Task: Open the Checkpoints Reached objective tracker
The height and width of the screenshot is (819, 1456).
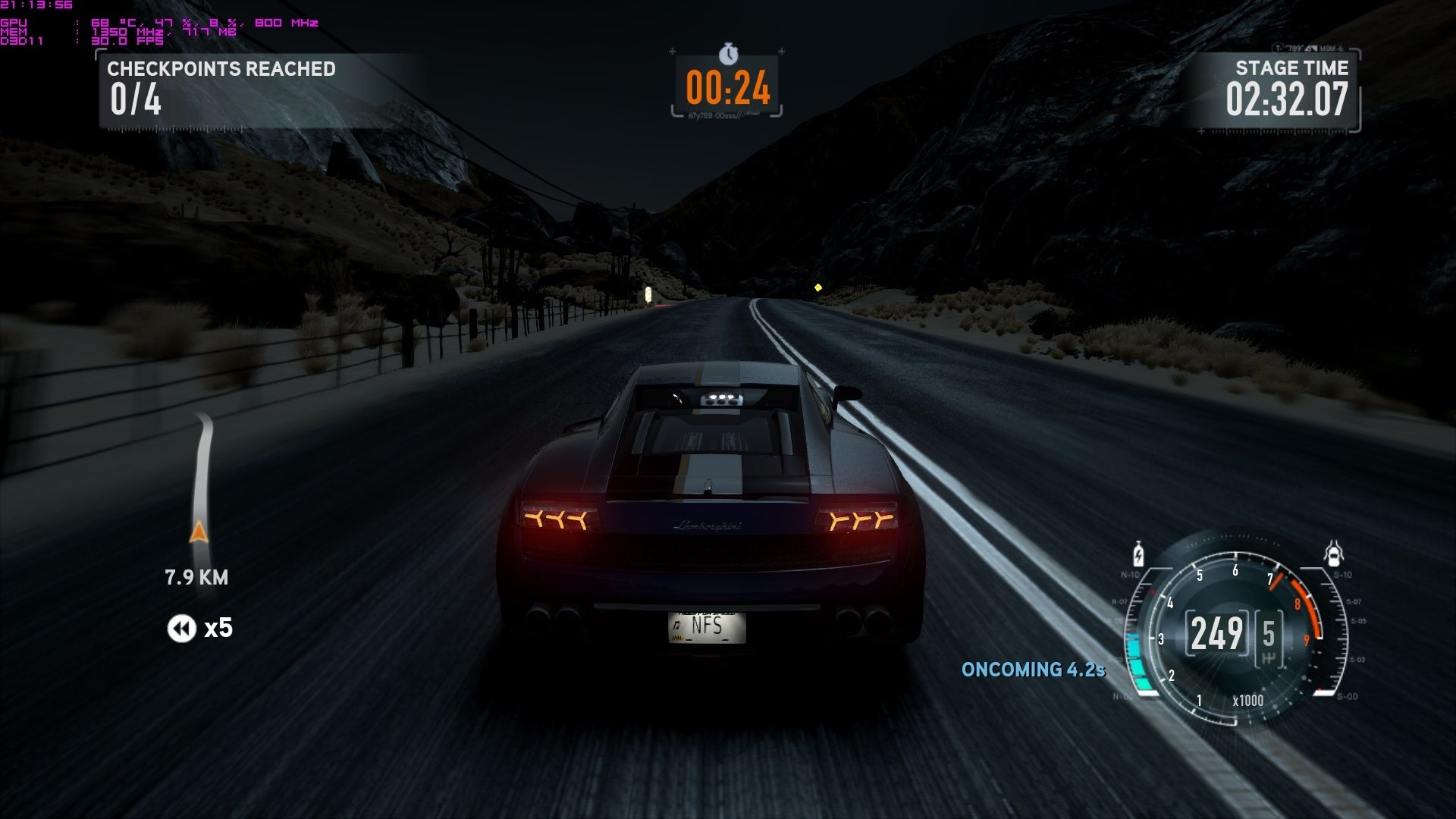Action: pos(221,89)
